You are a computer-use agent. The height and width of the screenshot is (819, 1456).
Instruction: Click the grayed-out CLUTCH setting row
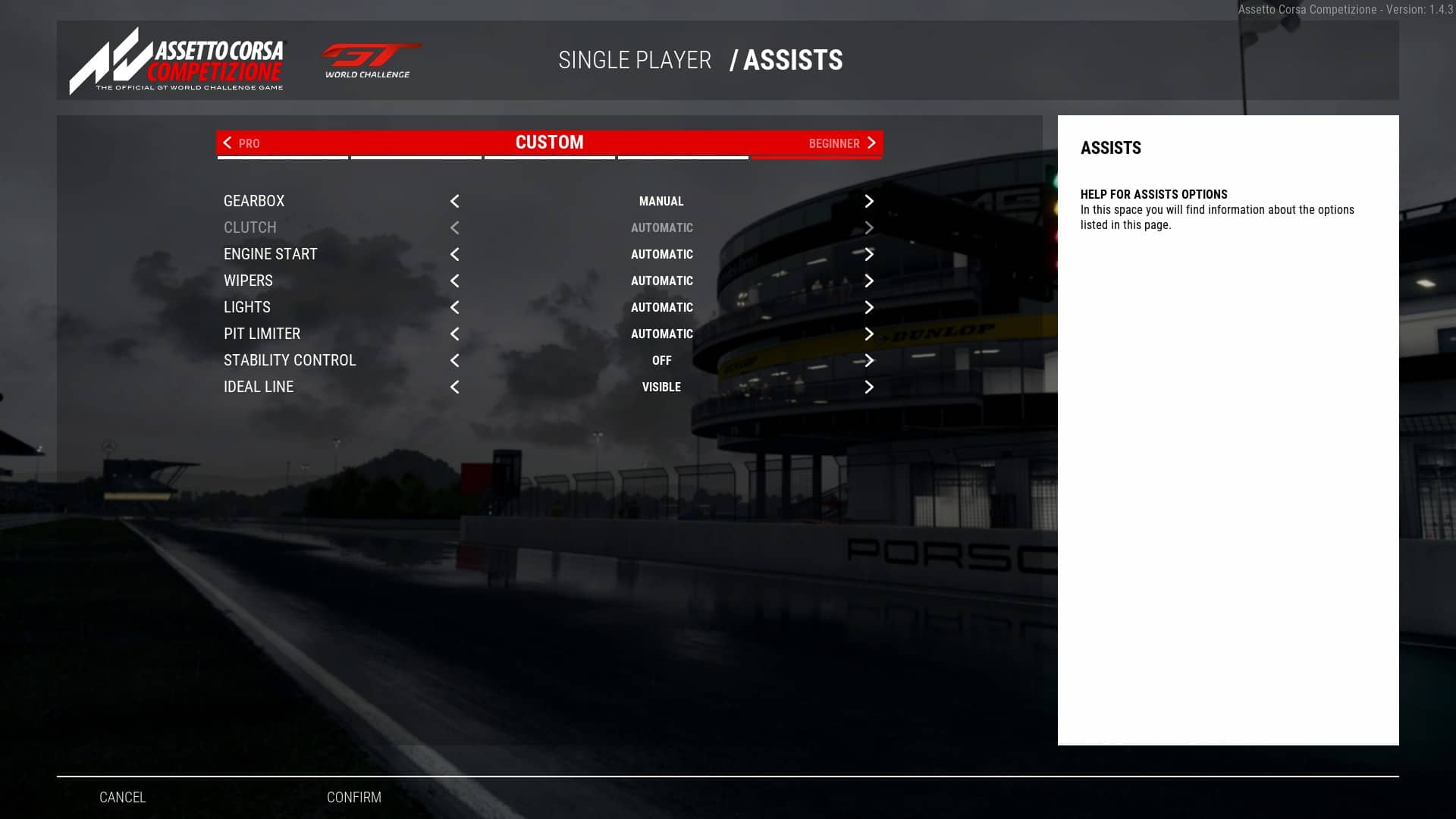[x=250, y=227]
